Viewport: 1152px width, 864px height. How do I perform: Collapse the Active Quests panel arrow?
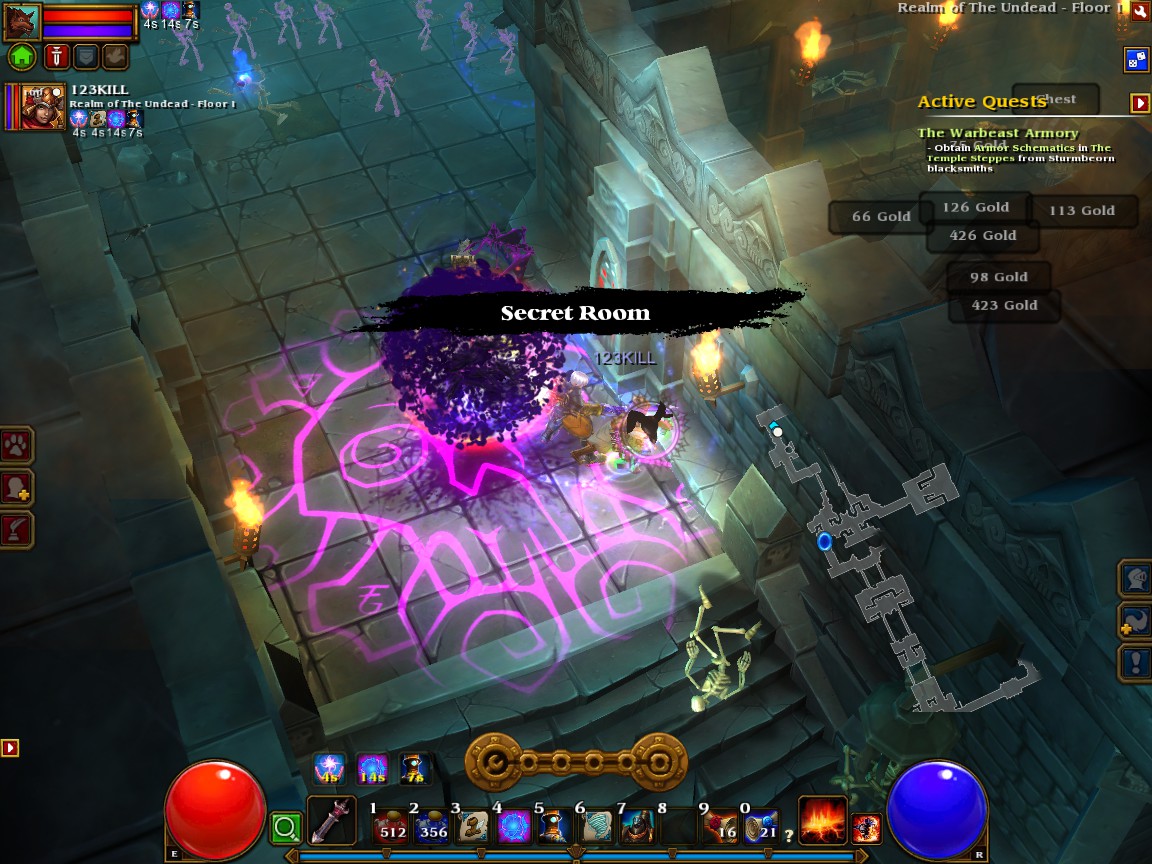[1139, 103]
